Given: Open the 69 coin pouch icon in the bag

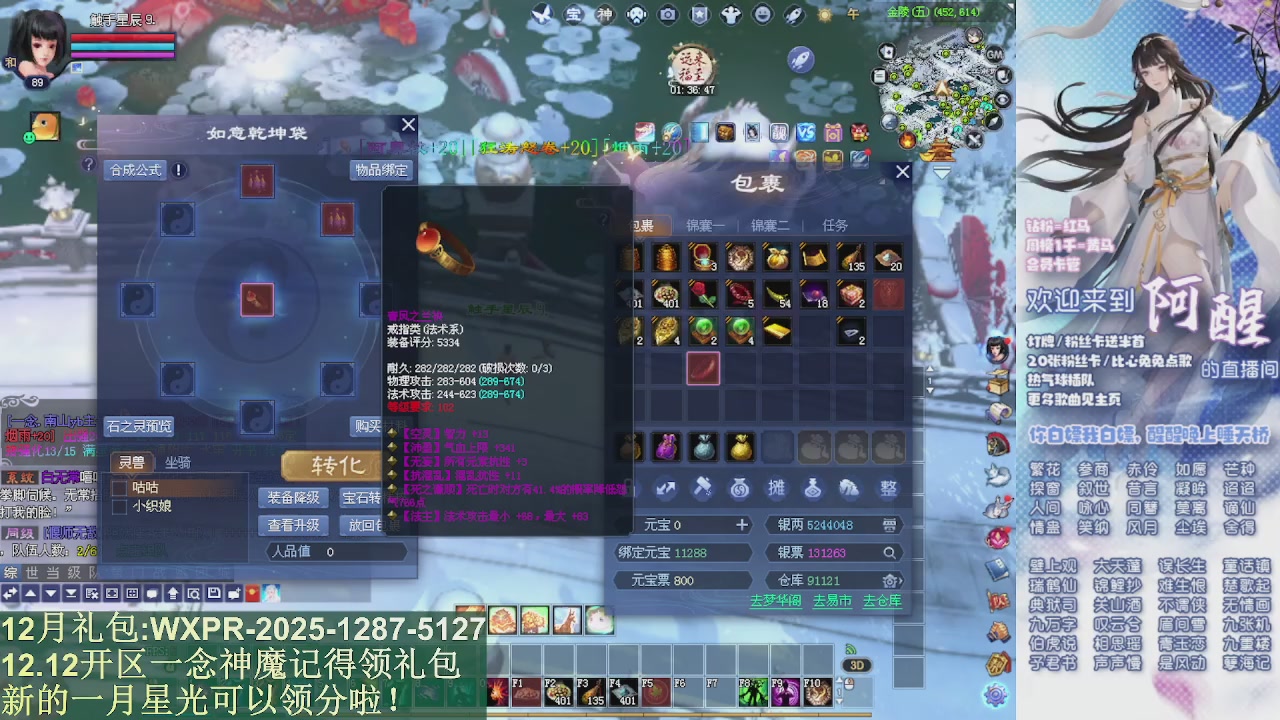Looking at the screenshot, I should coord(740,489).
